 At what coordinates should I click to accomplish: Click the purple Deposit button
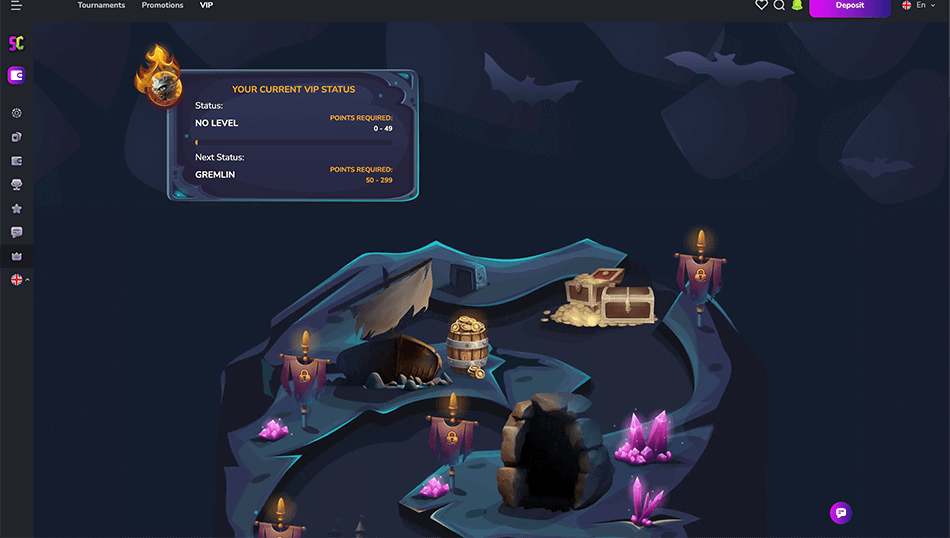tap(849, 6)
